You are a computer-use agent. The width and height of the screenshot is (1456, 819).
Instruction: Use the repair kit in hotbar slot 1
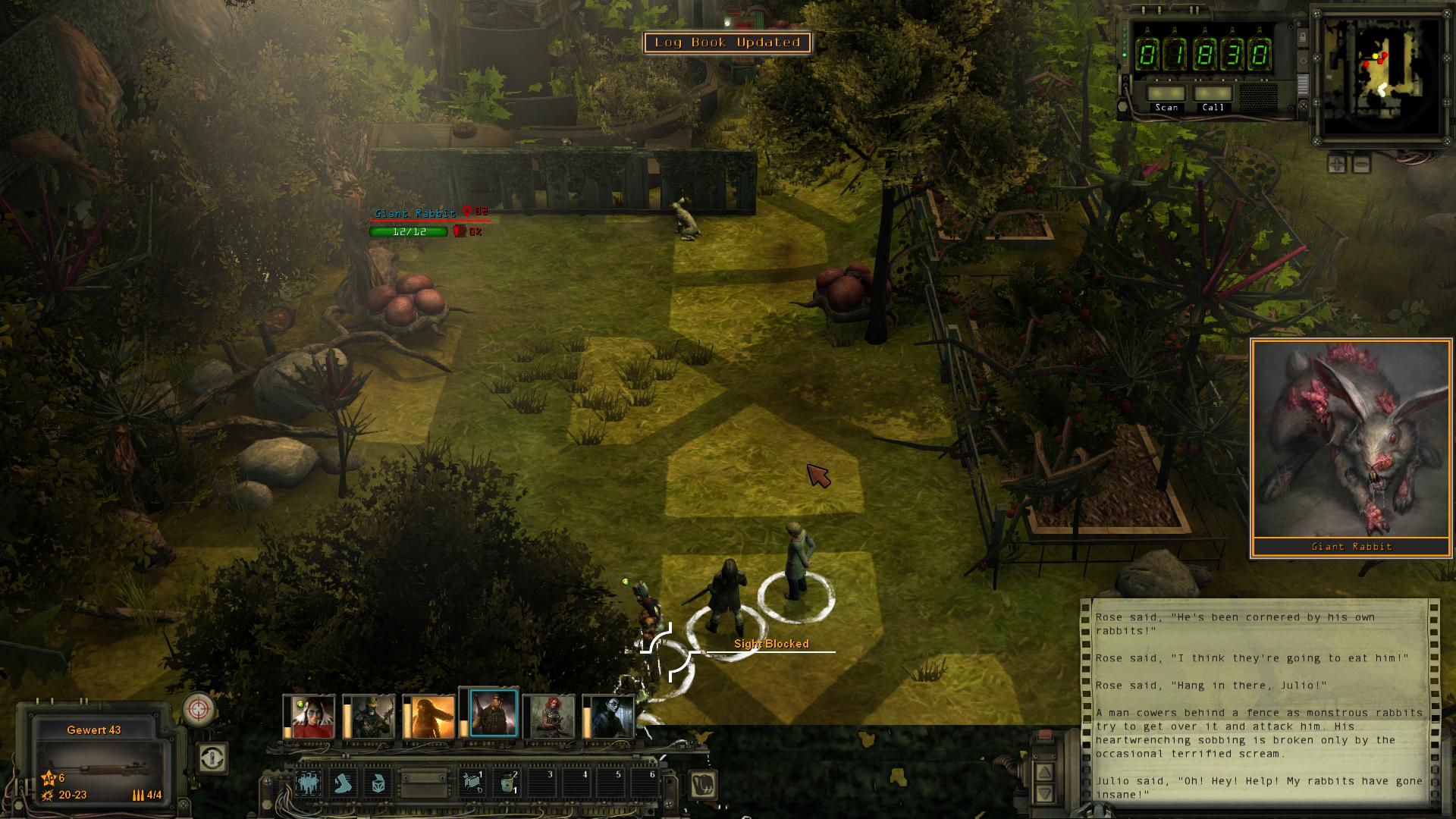472,783
